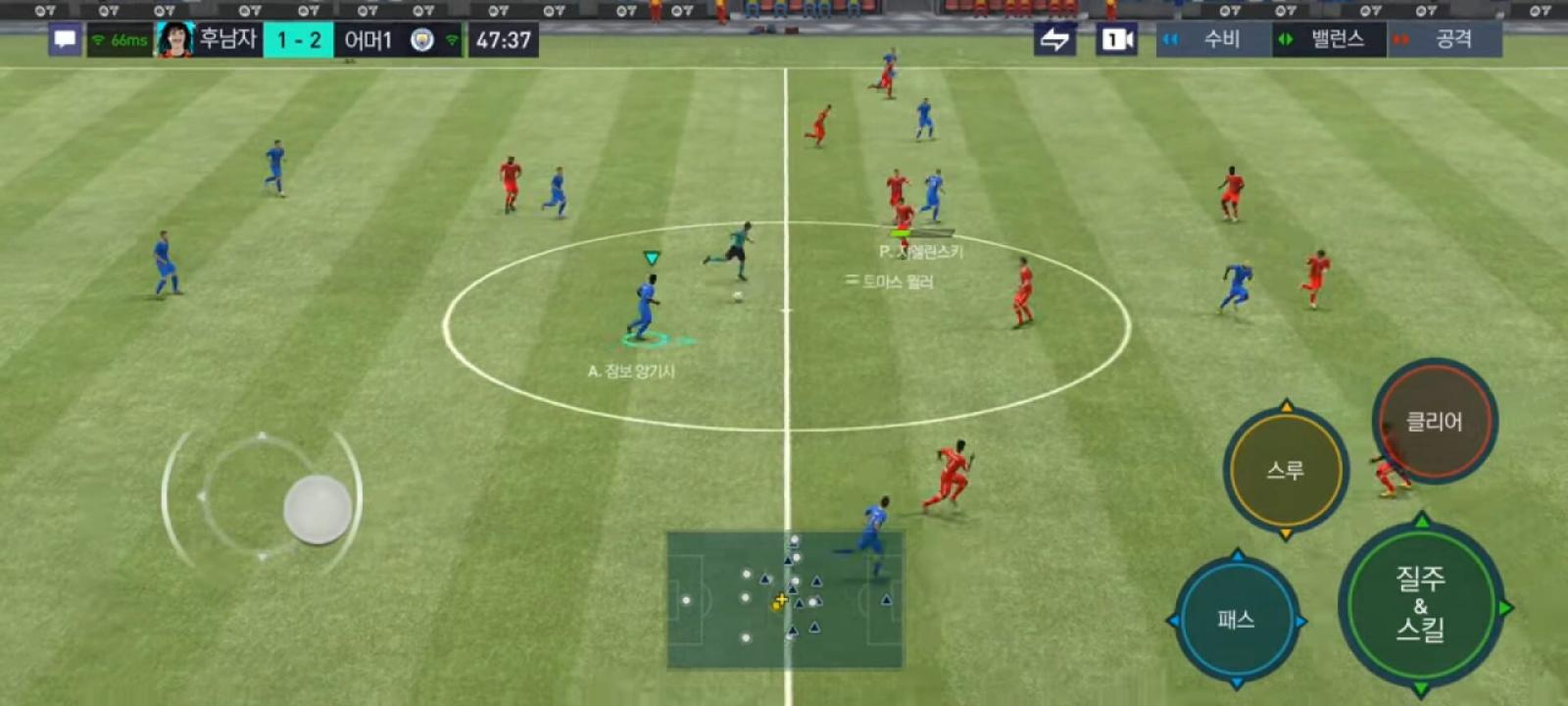The height and width of the screenshot is (706, 1568).
Task: Tap the 후남자 player avatar portrait
Action: 175,40
